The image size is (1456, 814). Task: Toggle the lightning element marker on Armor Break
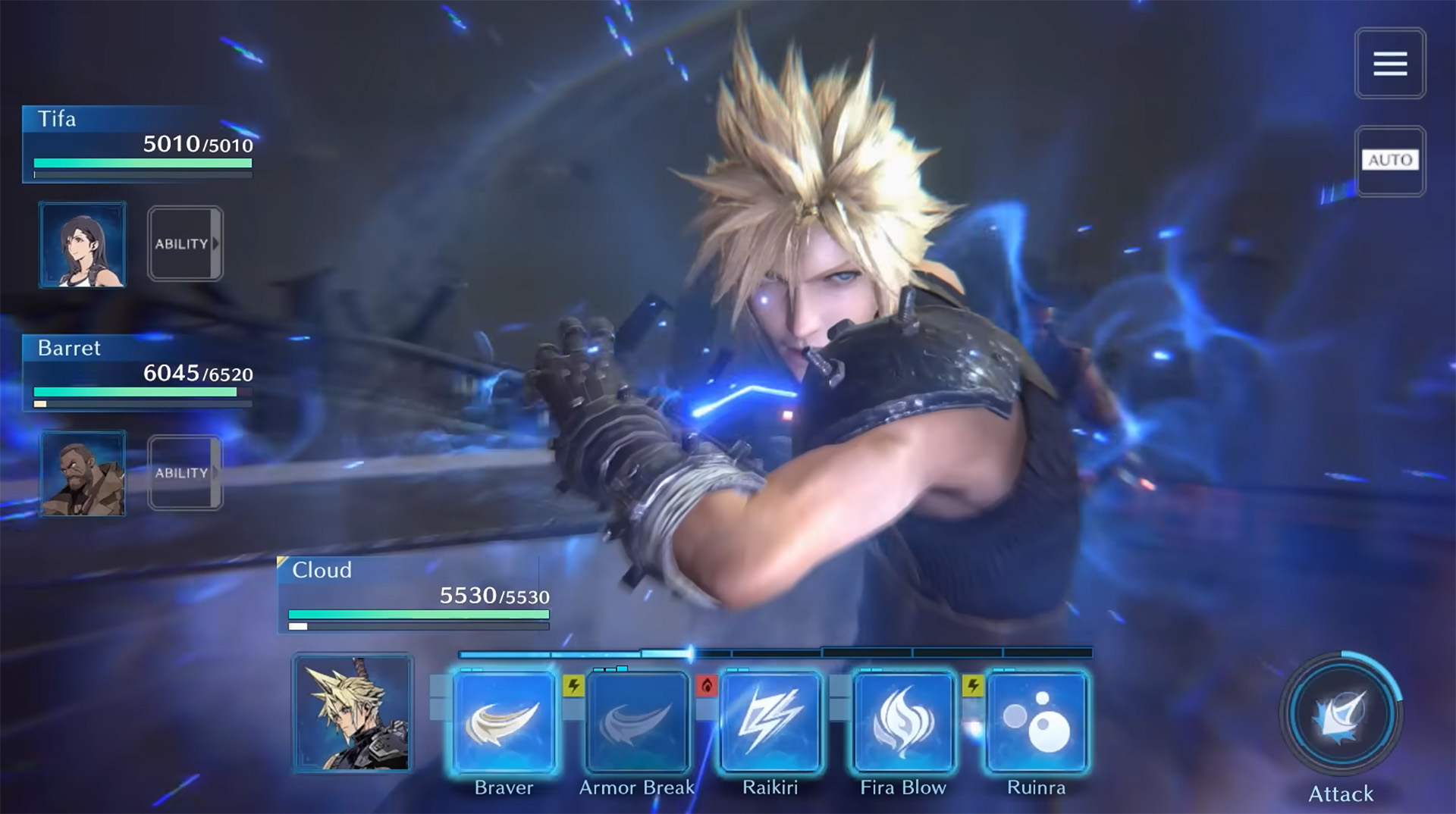573,684
